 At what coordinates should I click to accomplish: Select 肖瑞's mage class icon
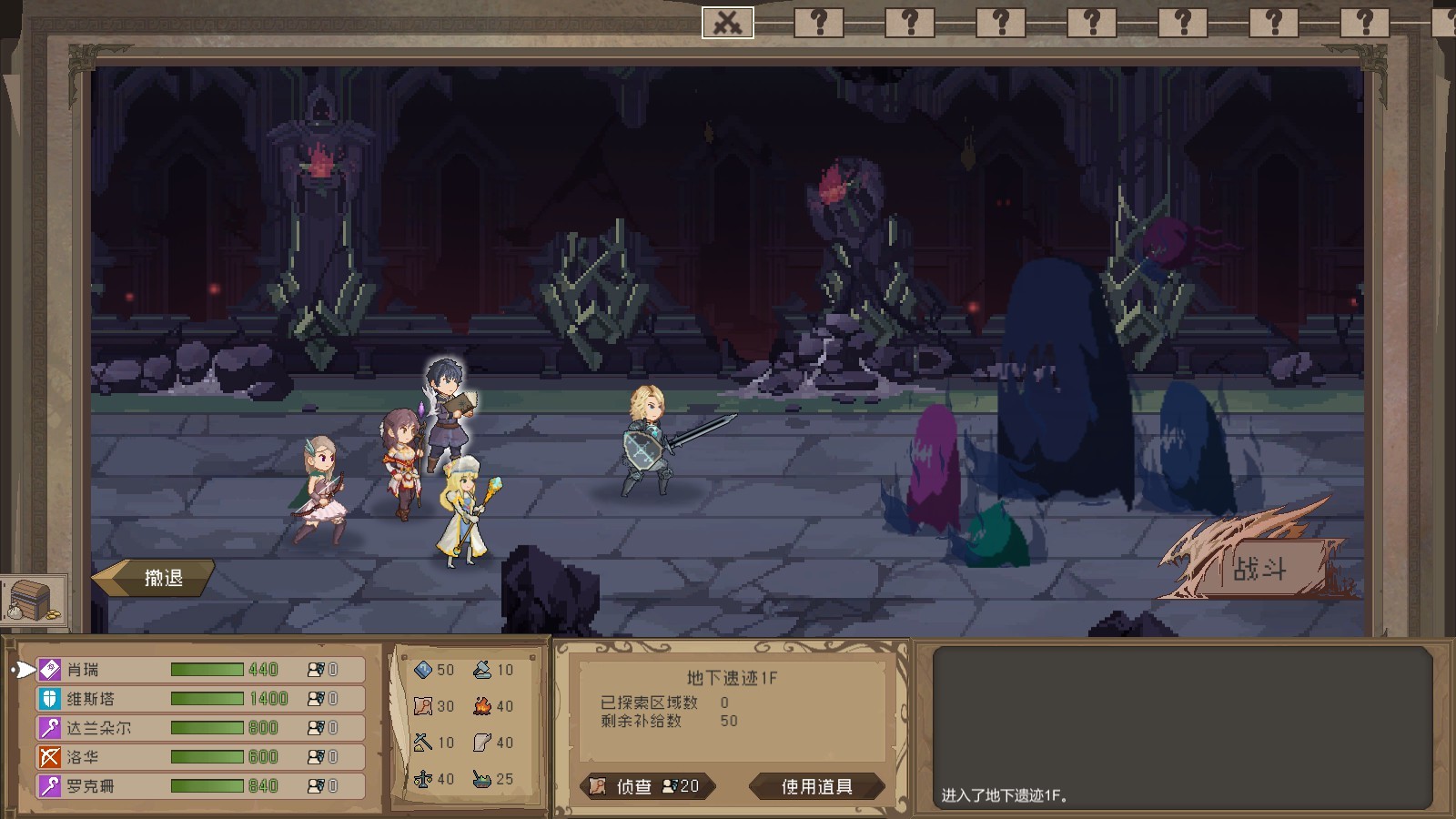(47, 669)
